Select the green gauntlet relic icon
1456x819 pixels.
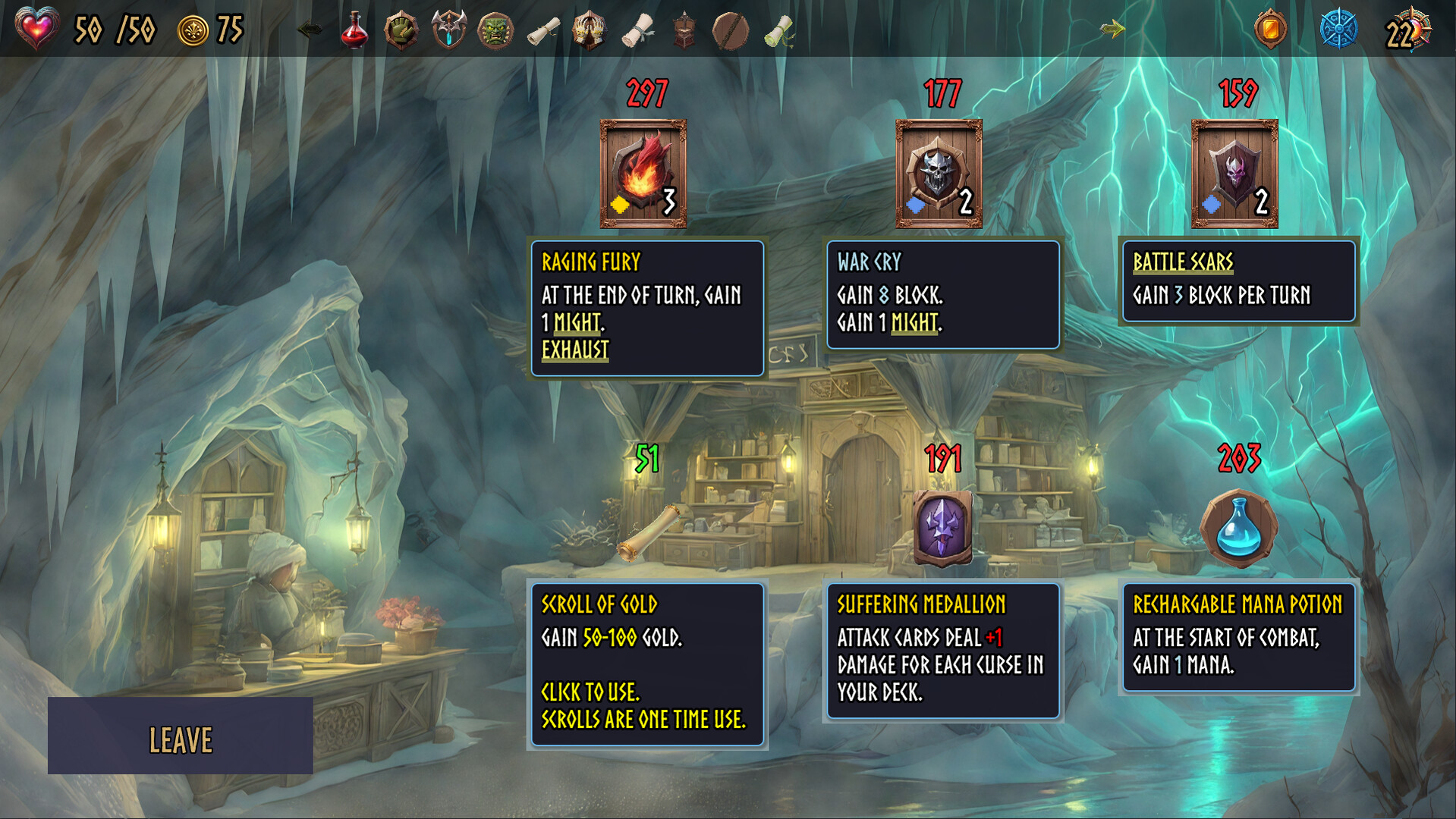pos(401,30)
